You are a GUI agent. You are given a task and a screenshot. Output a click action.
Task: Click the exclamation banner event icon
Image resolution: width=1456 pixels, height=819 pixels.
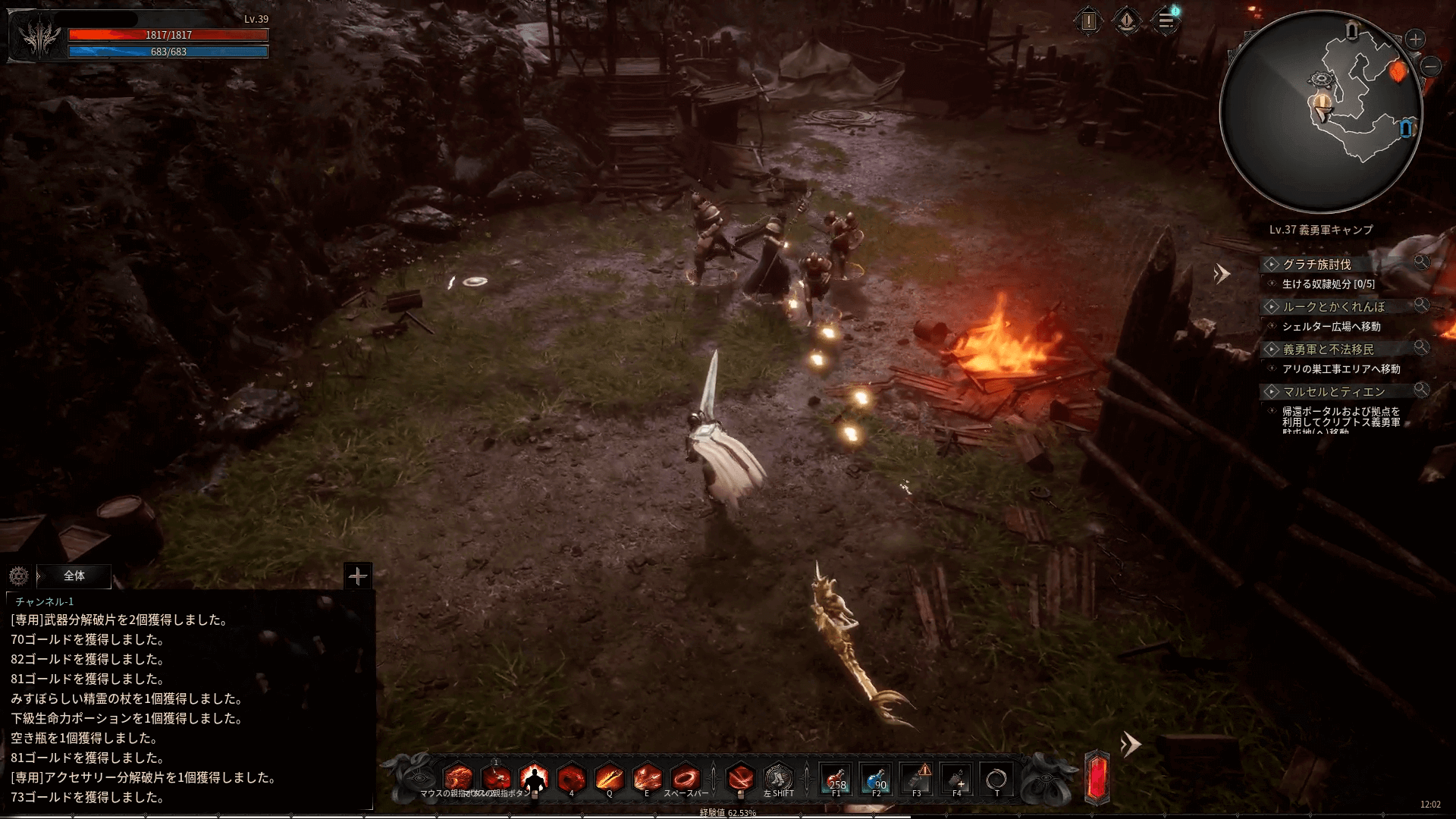(1127, 21)
